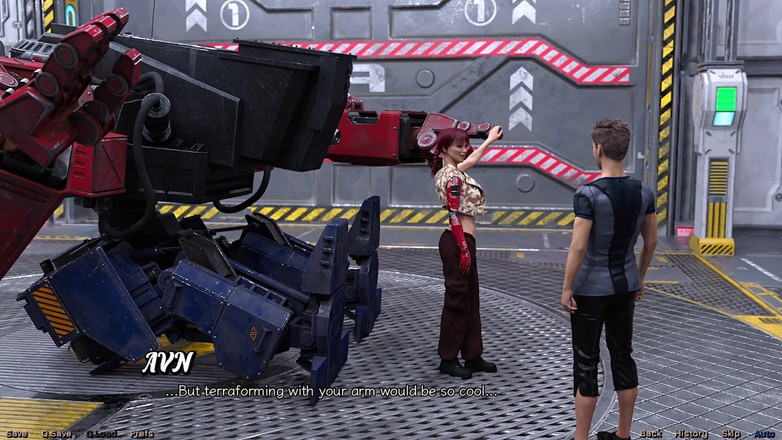Go Back to previous dialogue line
Screen dimensions: 782x440
651,434
